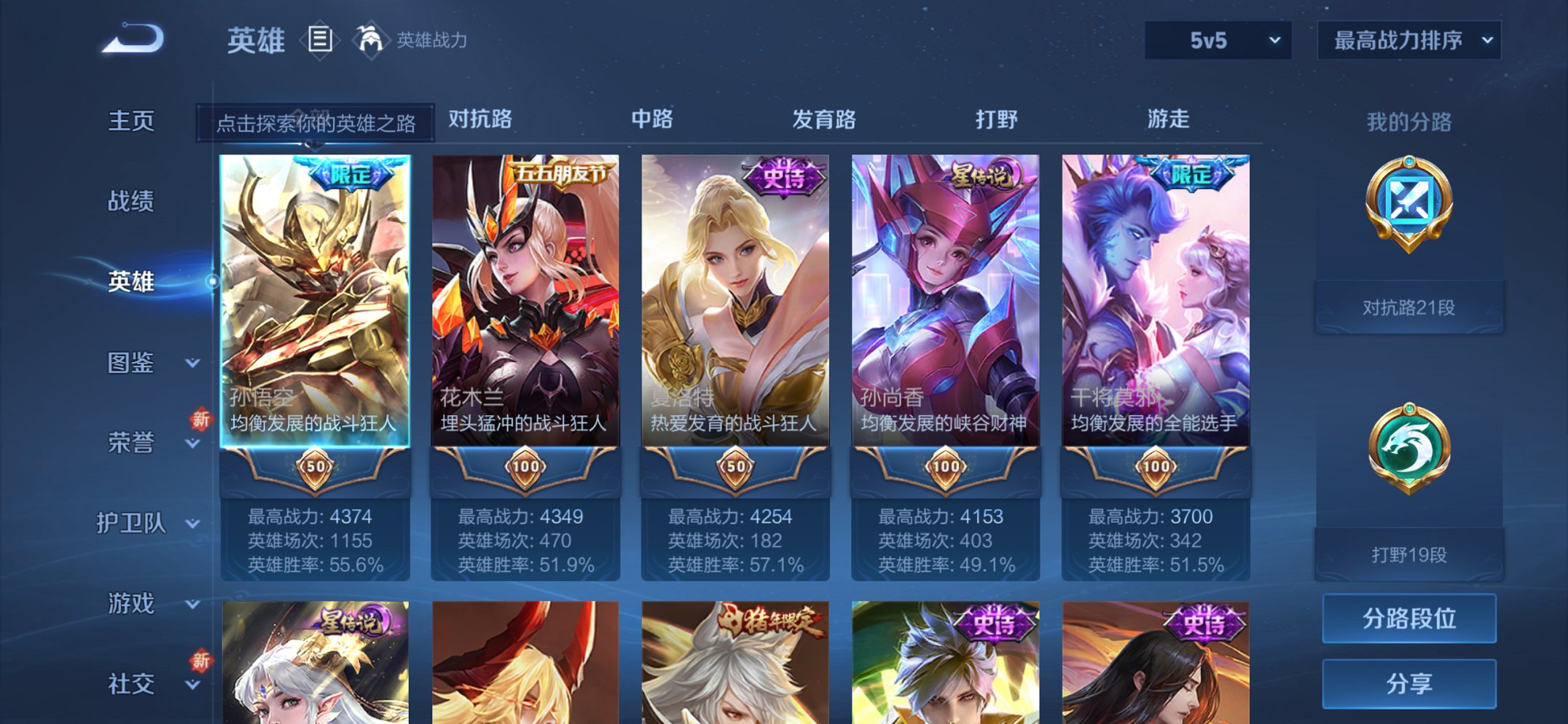Screen dimensions: 1568x724
Task: Switch to the 发育路 lane tab
Action: pos(823,119)
